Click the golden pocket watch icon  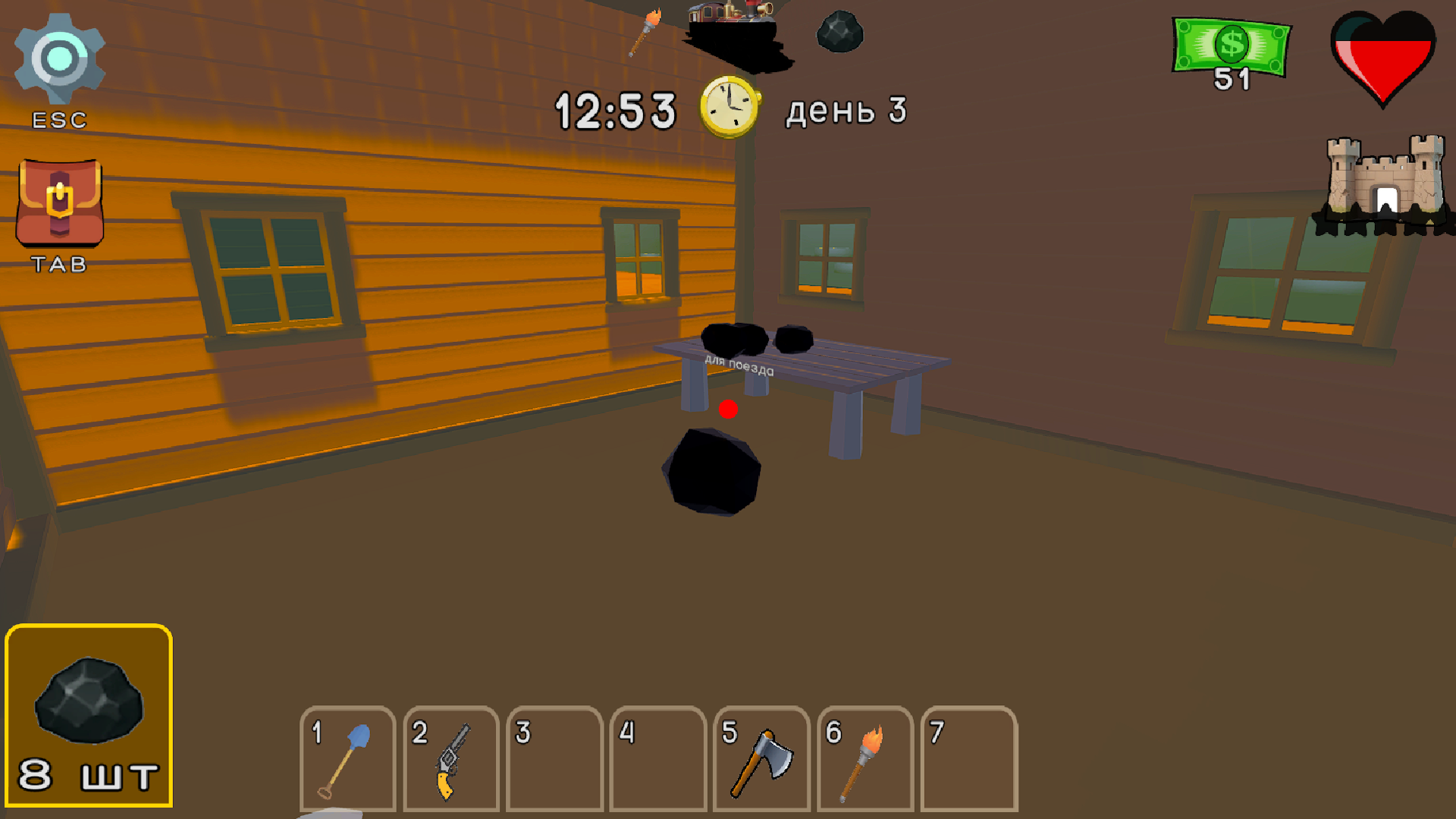730,108
